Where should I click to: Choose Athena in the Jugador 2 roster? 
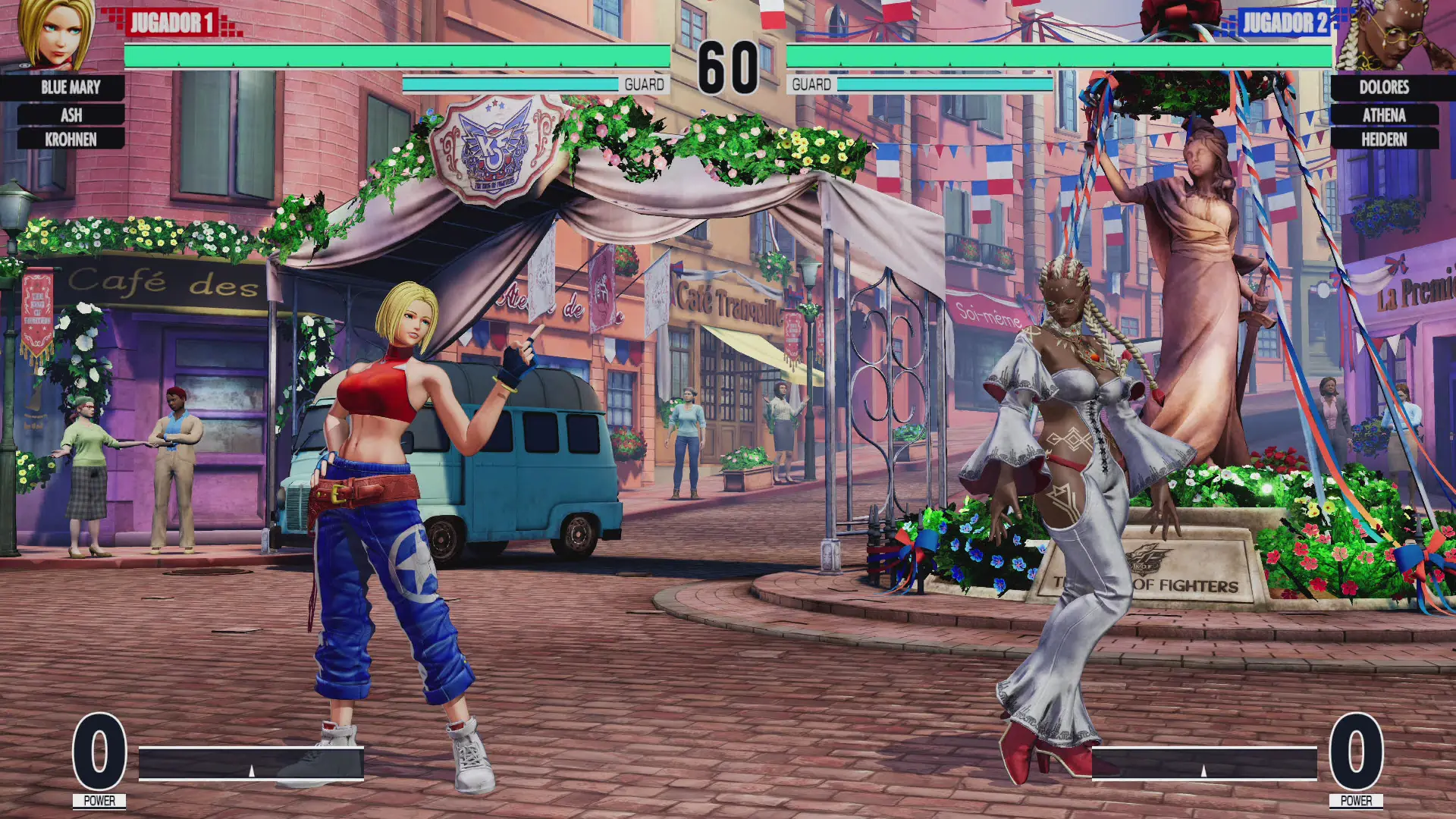(1384, 115)
